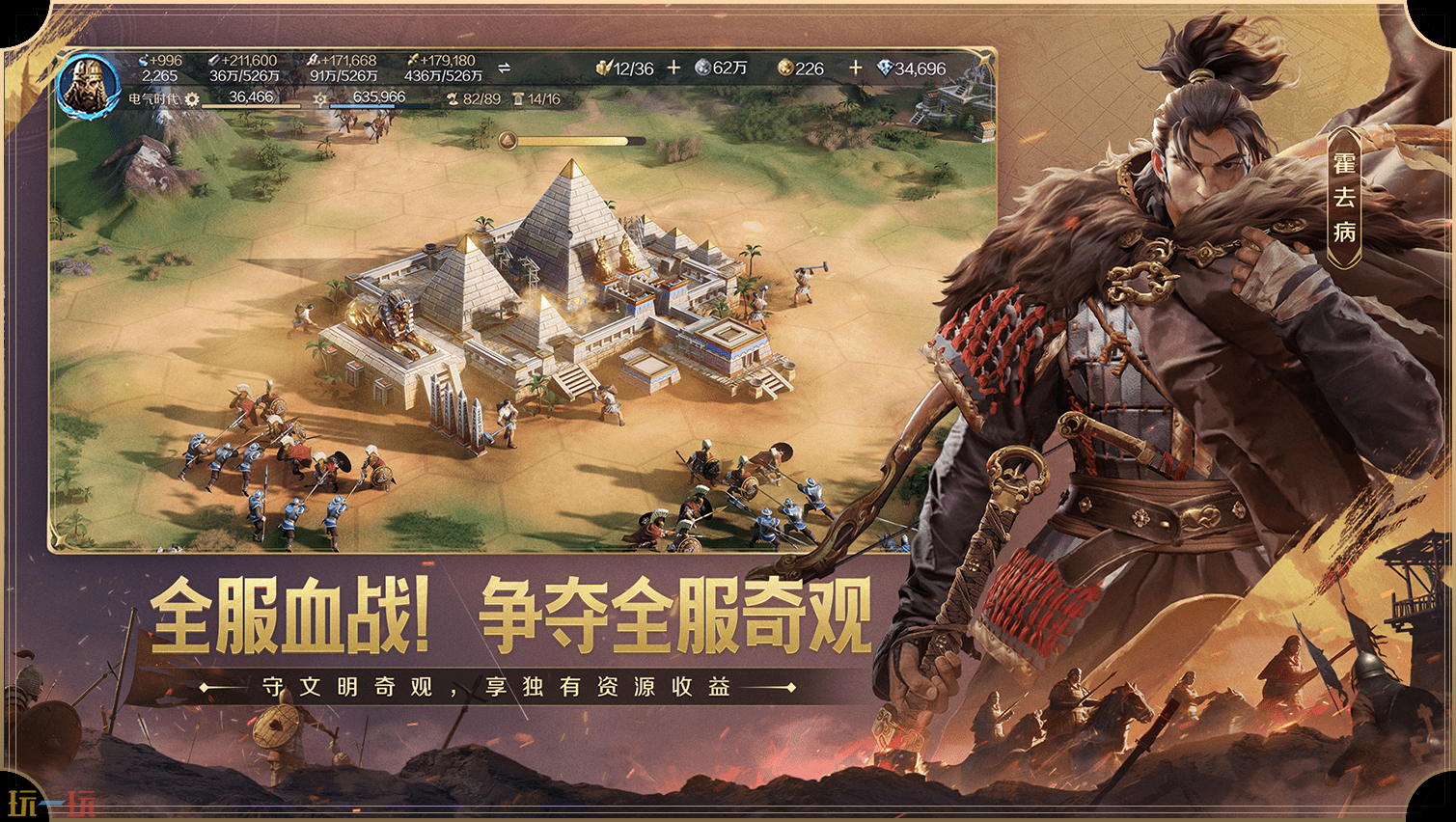Open settings via the gear next to 电气时代
Image resolution: width=1456 pixels, height=822 pixels.
(193, 98)
